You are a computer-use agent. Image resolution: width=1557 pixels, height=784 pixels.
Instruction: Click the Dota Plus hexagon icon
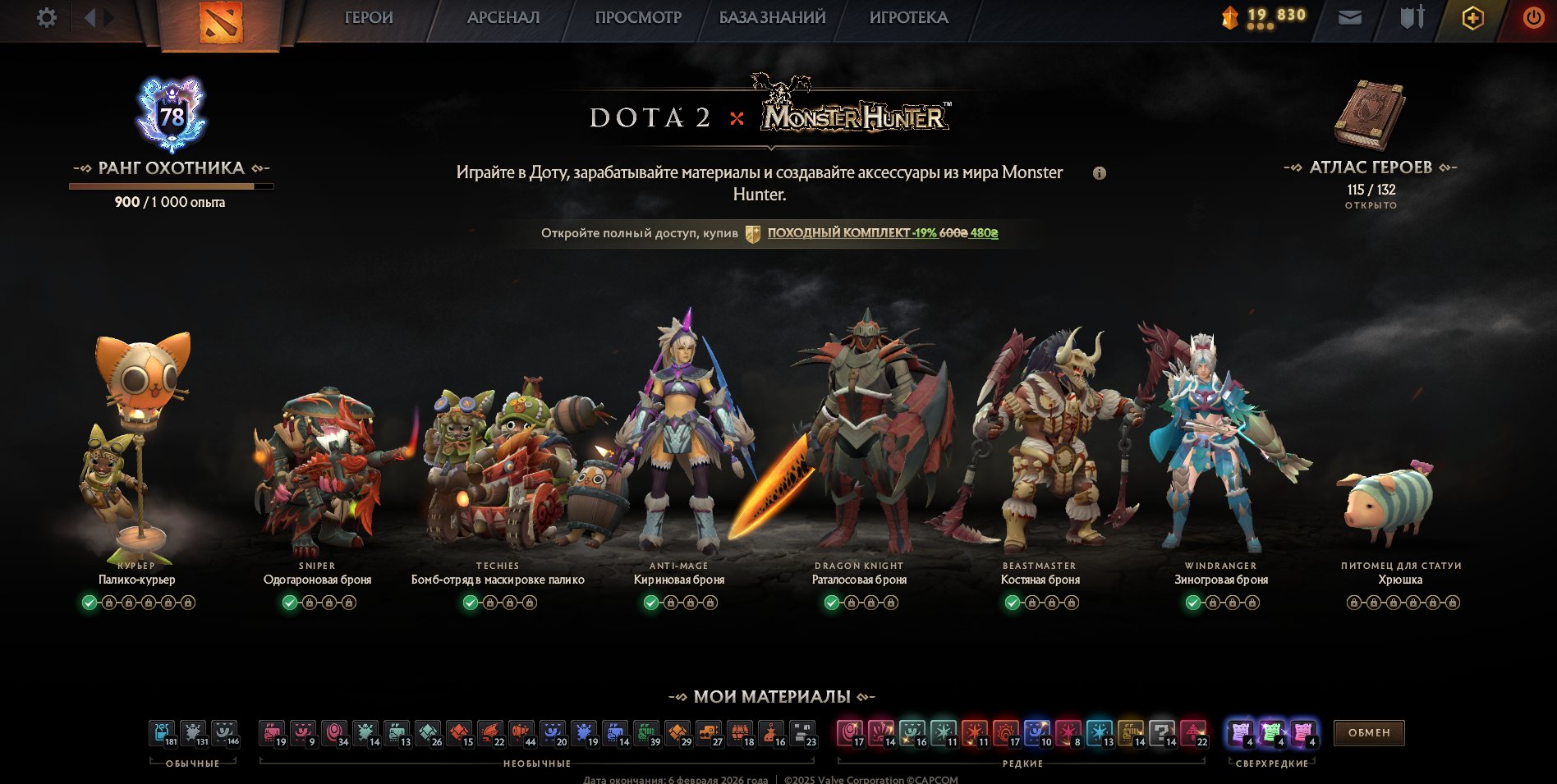click(1472, 16)
